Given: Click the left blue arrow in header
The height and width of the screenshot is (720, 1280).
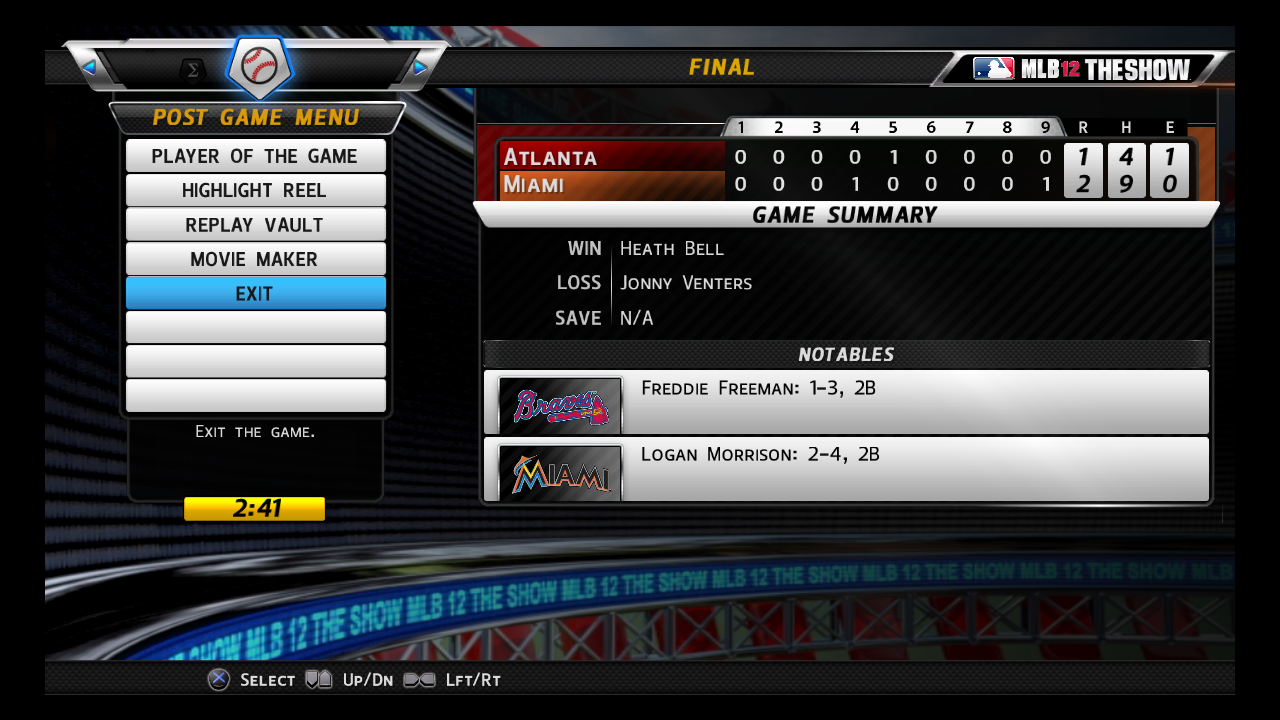Looking at the screenshot, I should pyautogui.click(x=89, y=67).
